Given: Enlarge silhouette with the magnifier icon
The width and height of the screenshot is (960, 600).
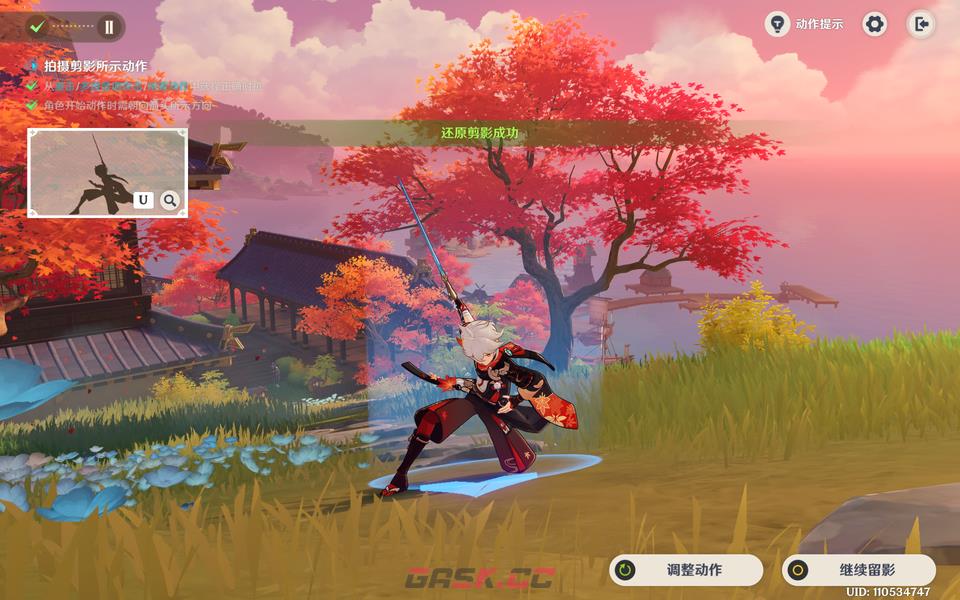Looking at the screenshot, I should 170,200.
